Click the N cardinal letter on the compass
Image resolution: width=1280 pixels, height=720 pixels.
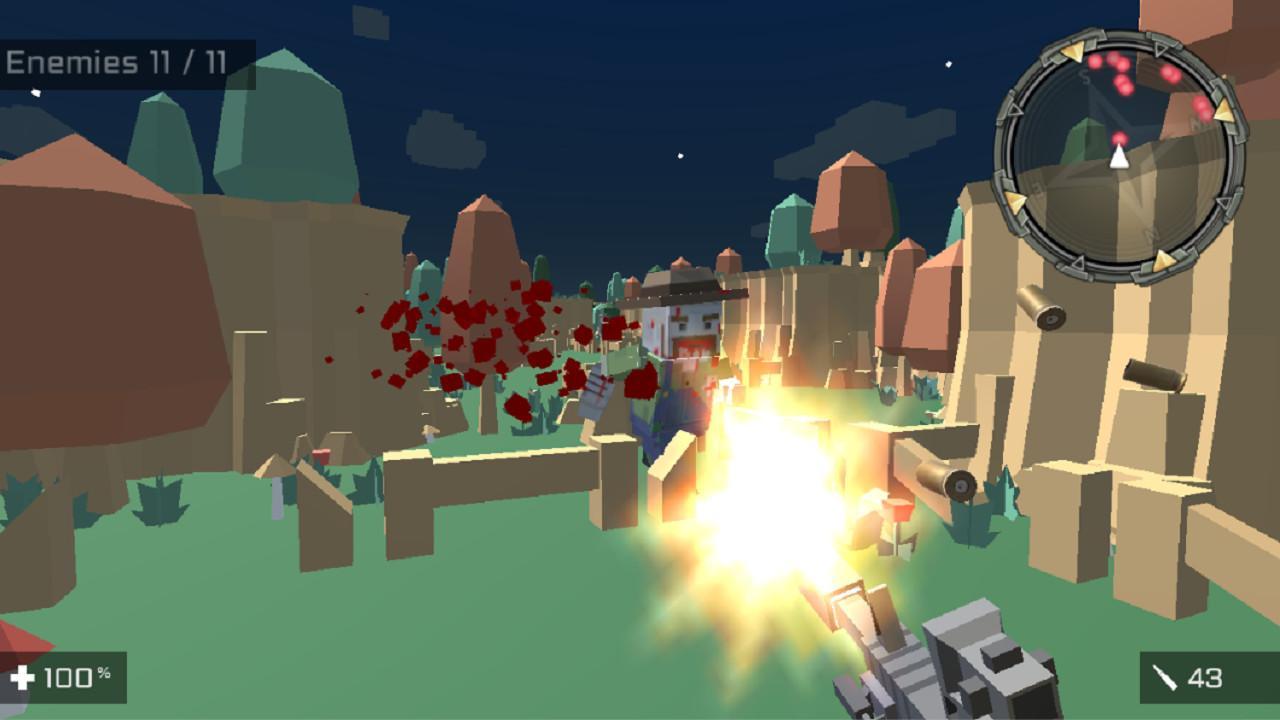1151,233
